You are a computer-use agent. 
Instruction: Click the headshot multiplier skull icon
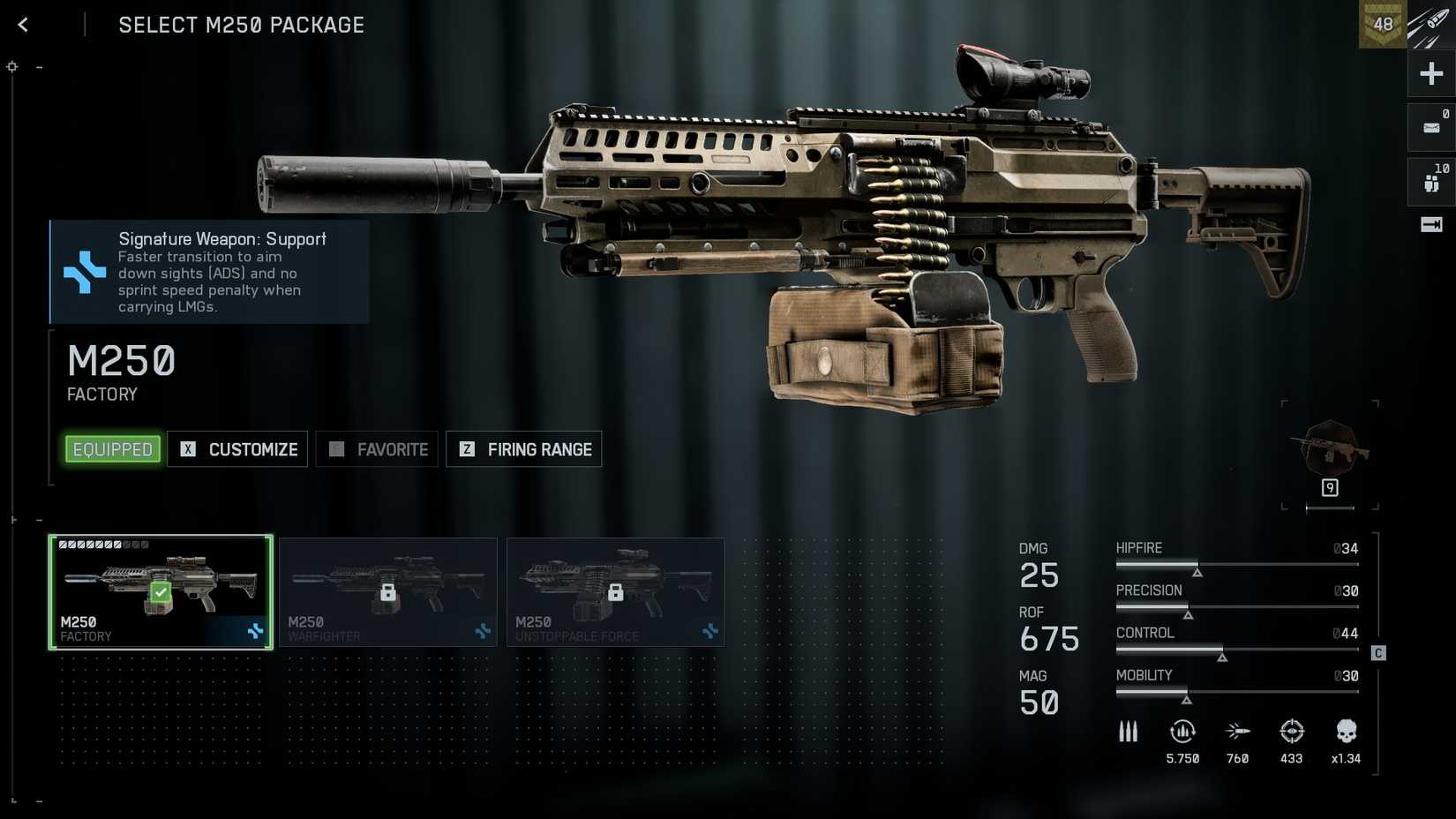(1345, 732)
